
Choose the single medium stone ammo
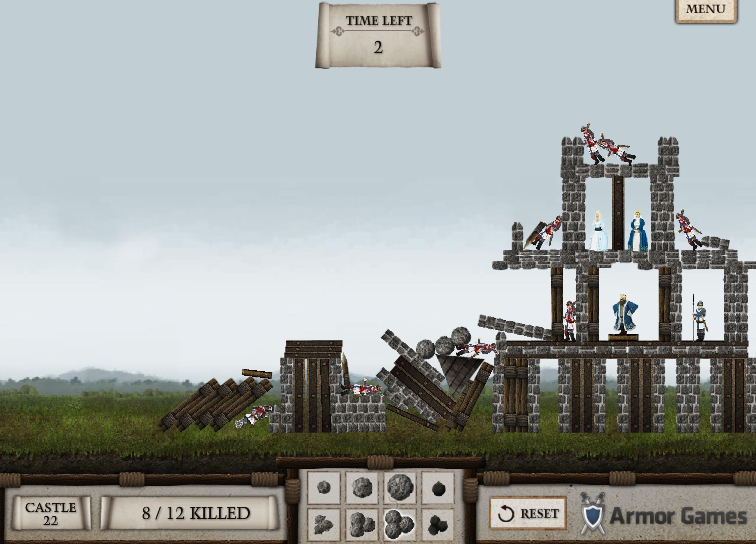pos(362,488)
